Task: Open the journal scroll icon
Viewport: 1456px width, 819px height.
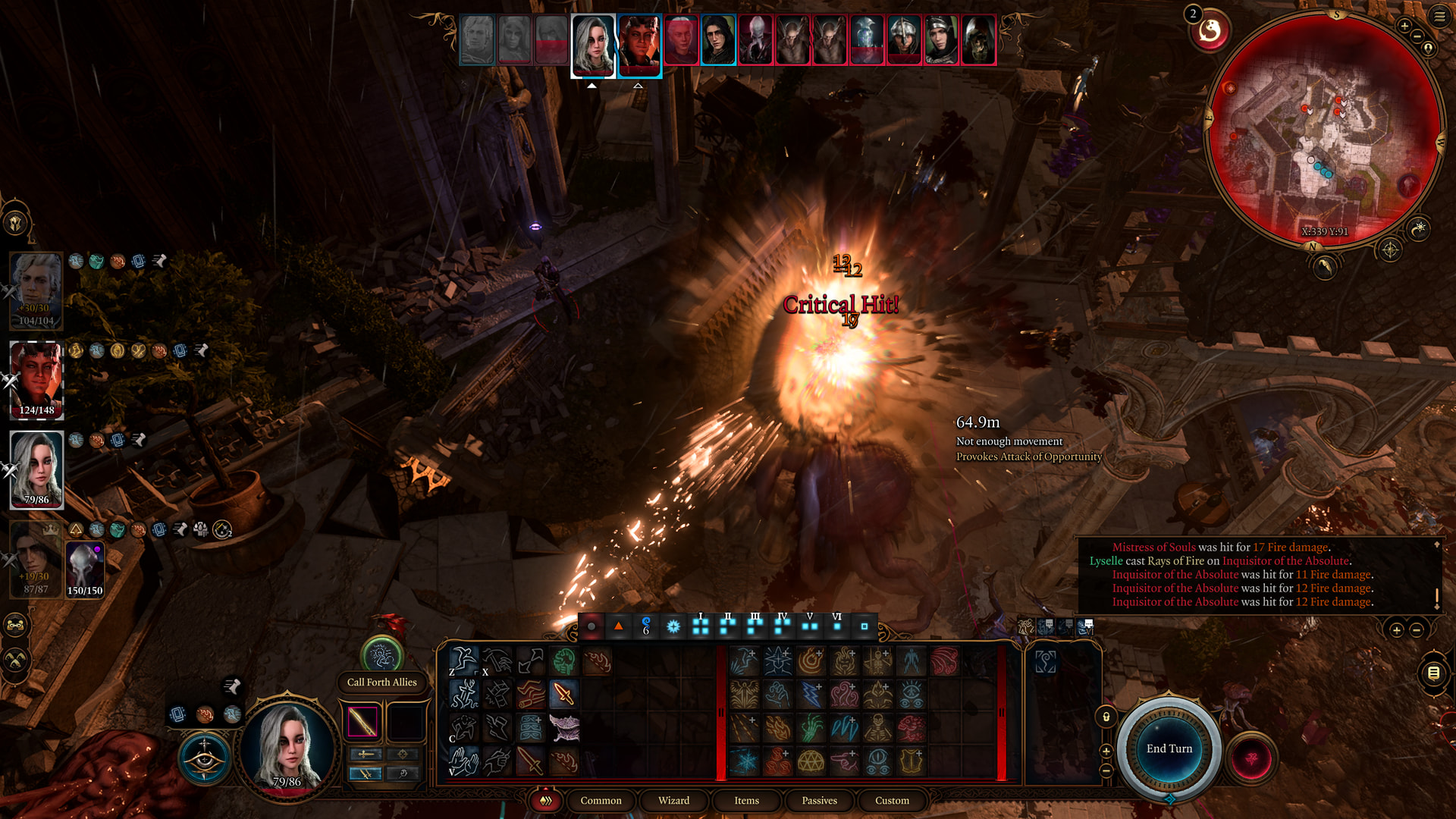Action: [1433, 673]
